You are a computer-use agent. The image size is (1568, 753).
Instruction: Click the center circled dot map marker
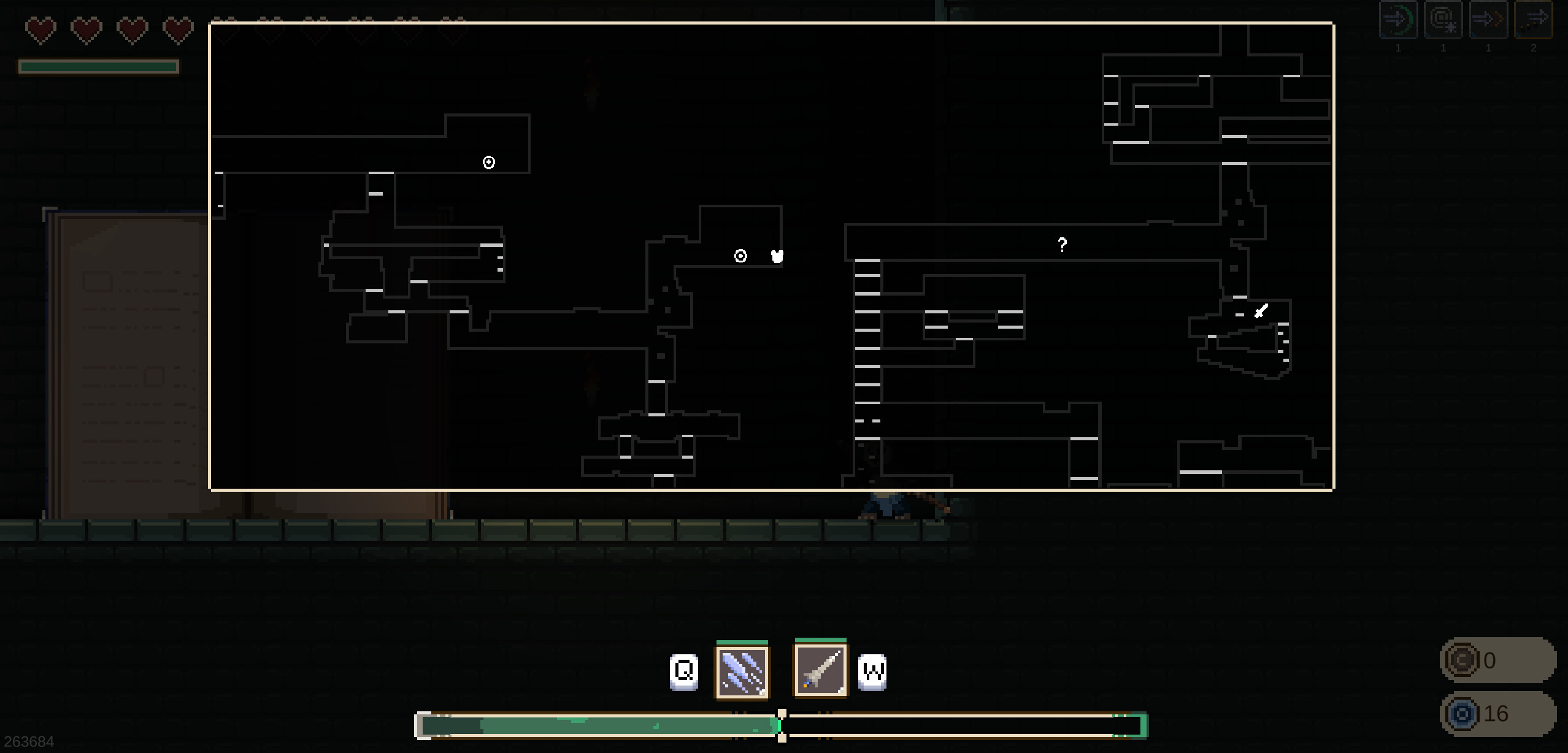point(740,256)
